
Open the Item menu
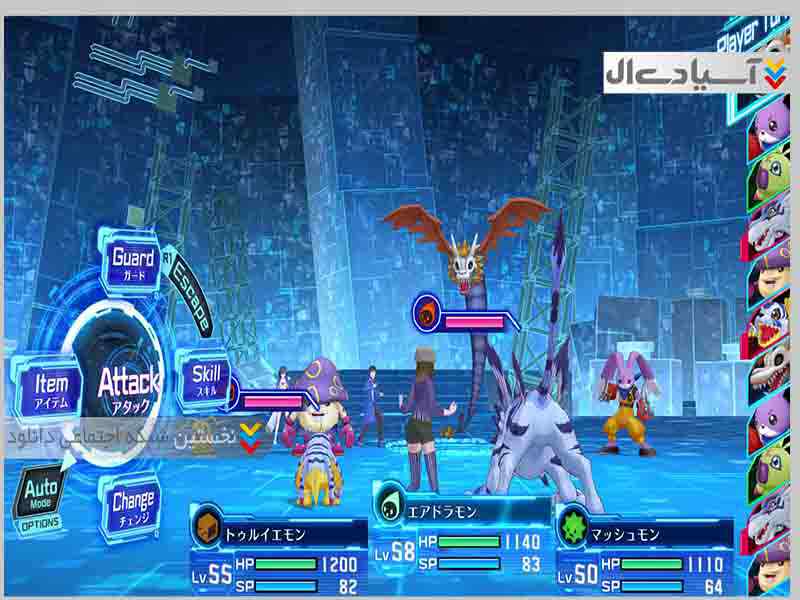[50, 386]
